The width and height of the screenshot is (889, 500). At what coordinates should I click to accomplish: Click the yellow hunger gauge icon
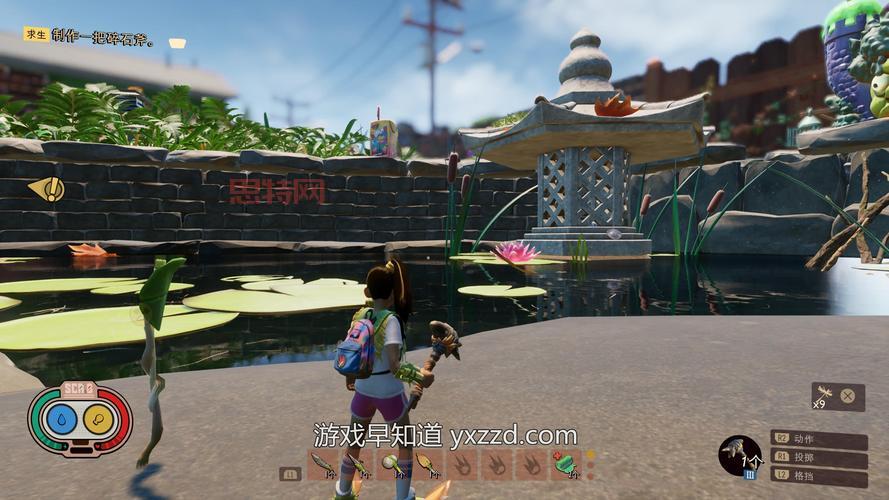point(98,420)
